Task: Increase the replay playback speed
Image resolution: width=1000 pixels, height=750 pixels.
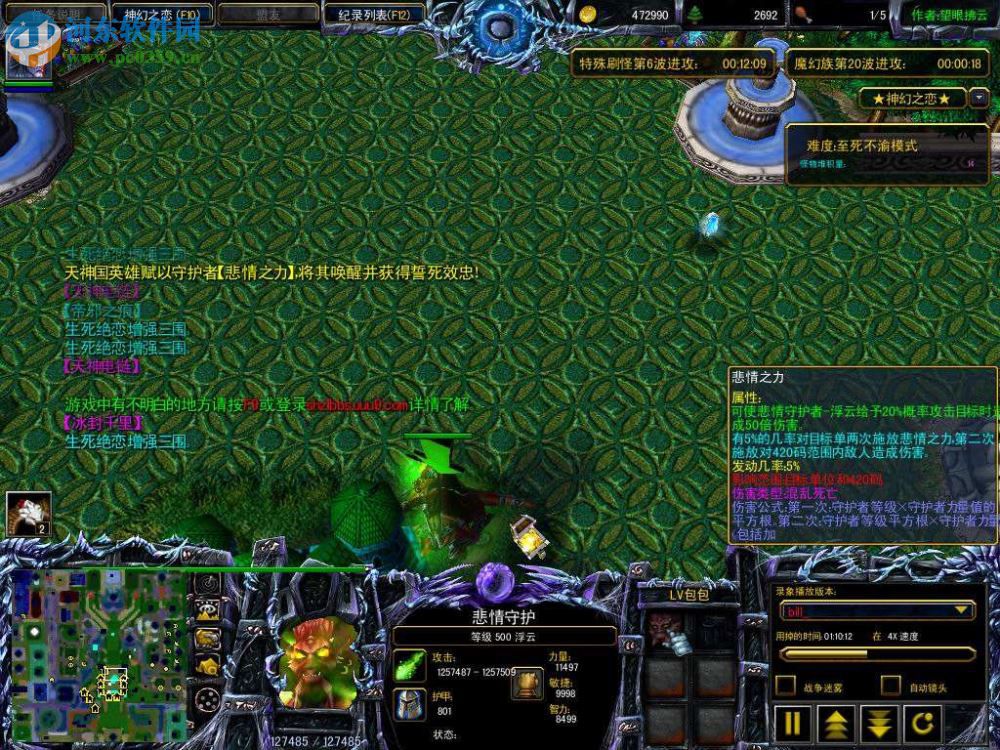Action: coord(836,722)
